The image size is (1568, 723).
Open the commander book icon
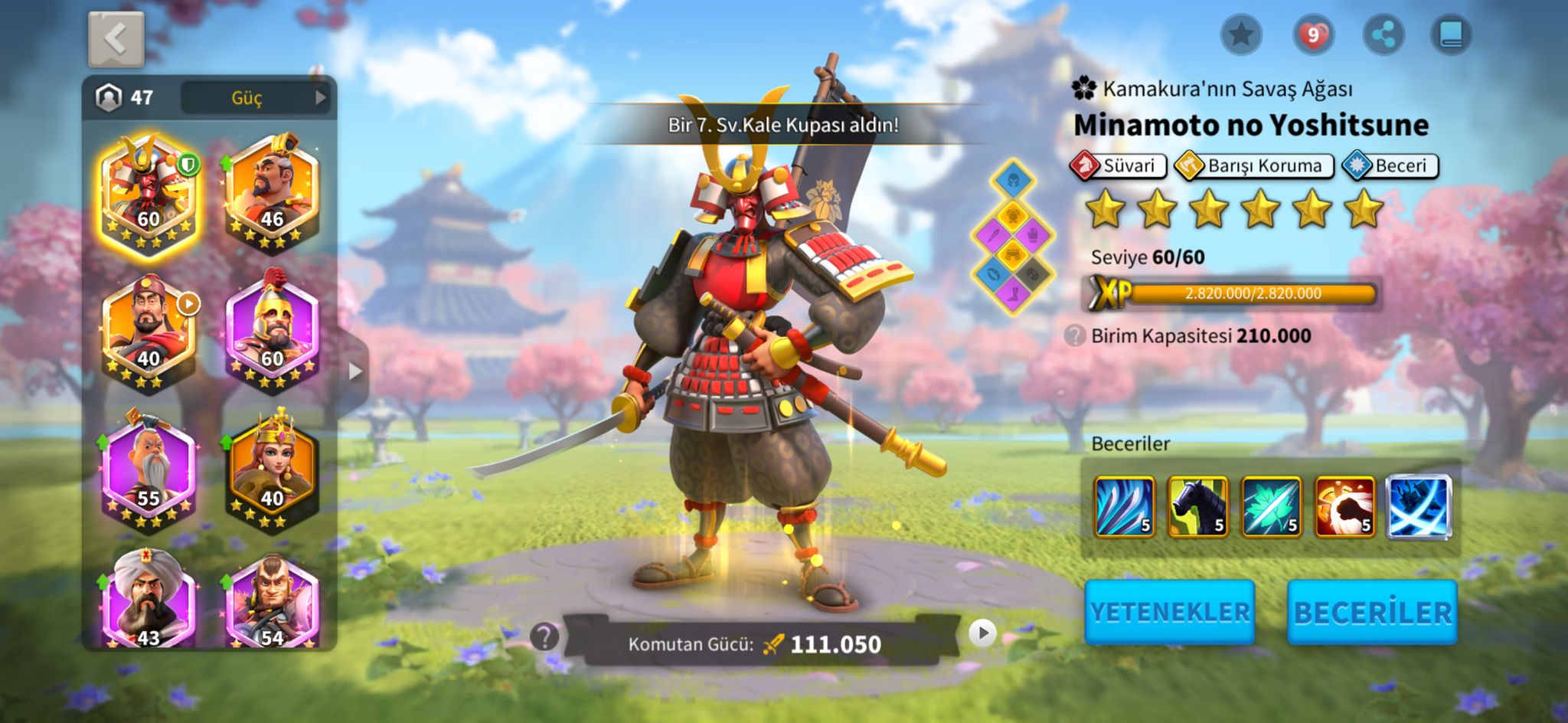click(1451, 34)
